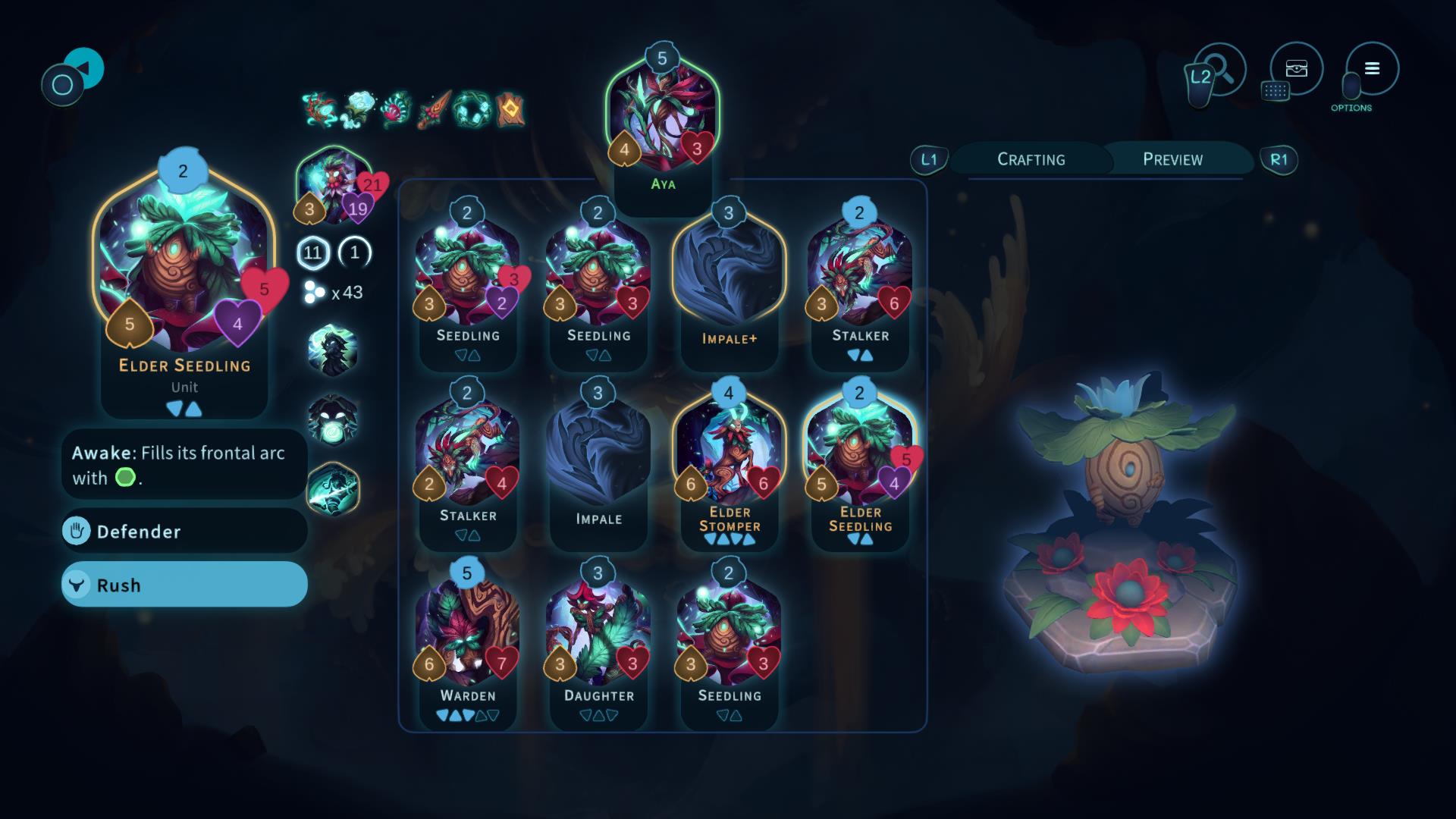
Task: Pick the Warden unit card
Action: point(467,643)
